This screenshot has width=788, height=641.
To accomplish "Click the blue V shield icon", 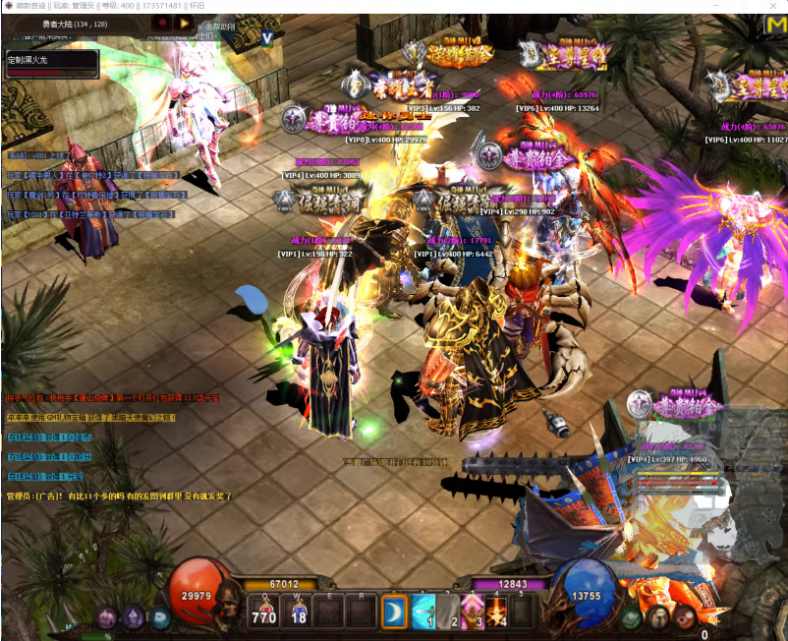I will pyautogui.click(x=267, y=37).
